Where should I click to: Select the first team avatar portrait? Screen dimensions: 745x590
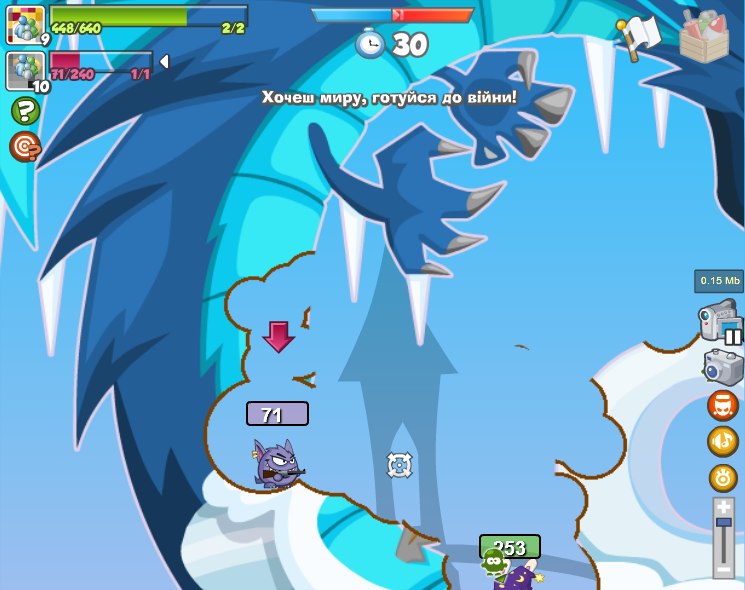[x=25, y=25]
